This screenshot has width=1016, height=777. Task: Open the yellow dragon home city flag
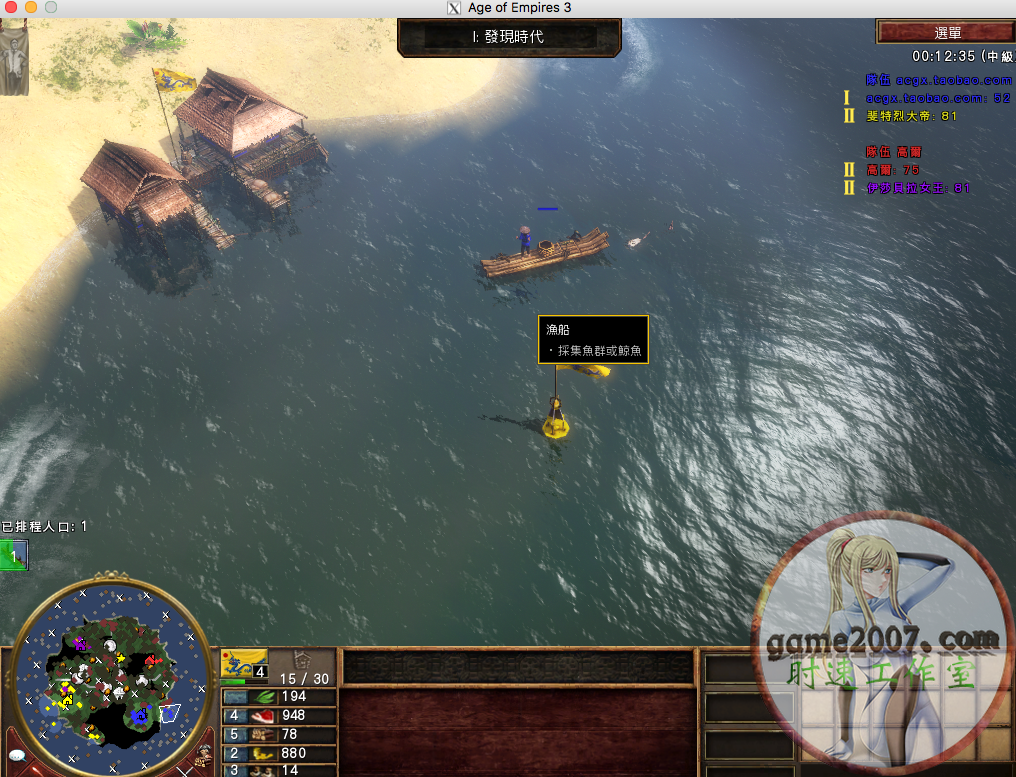[243, 662]
